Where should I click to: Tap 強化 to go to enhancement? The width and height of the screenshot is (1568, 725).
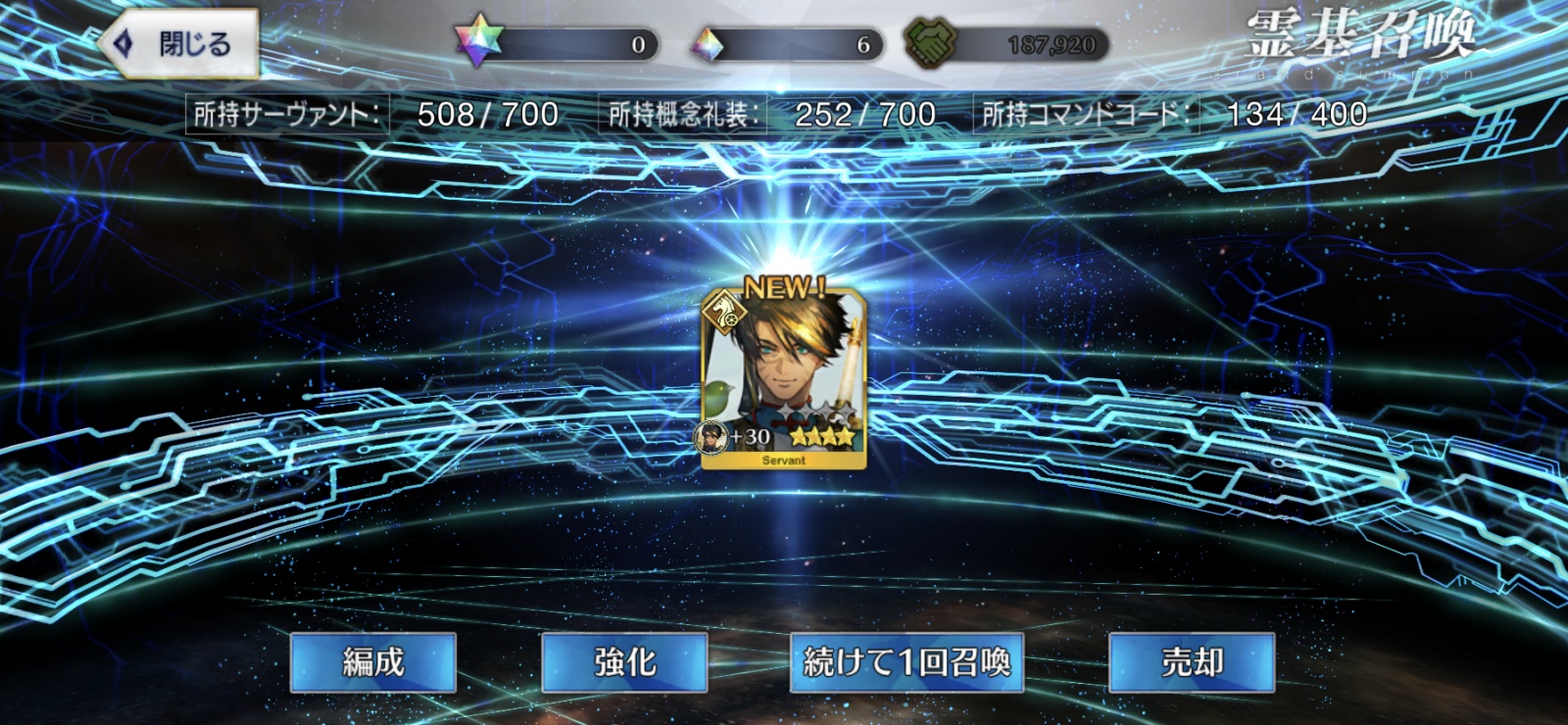624,662
